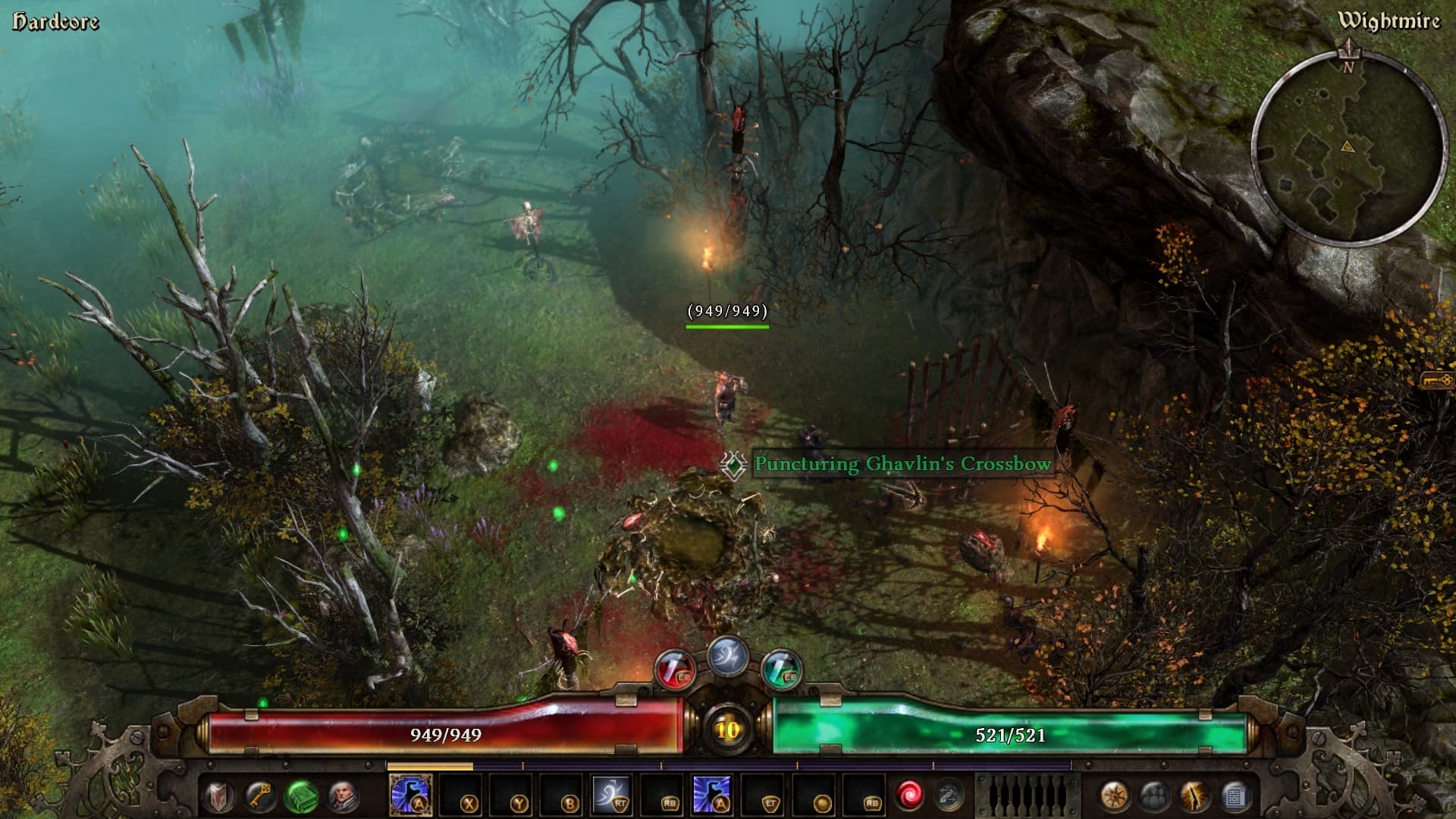Pick up Puncturing Ghavlin's Crossbow loot label
This screenshot has width=1456, height=819.
coord(902,463)
